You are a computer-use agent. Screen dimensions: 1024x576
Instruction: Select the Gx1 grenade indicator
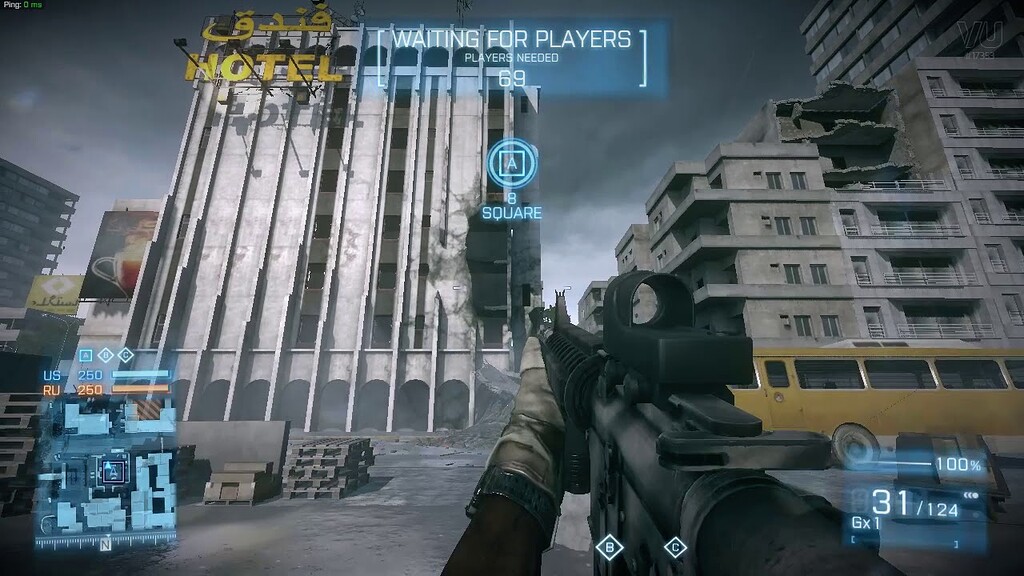tap(867, 523)
